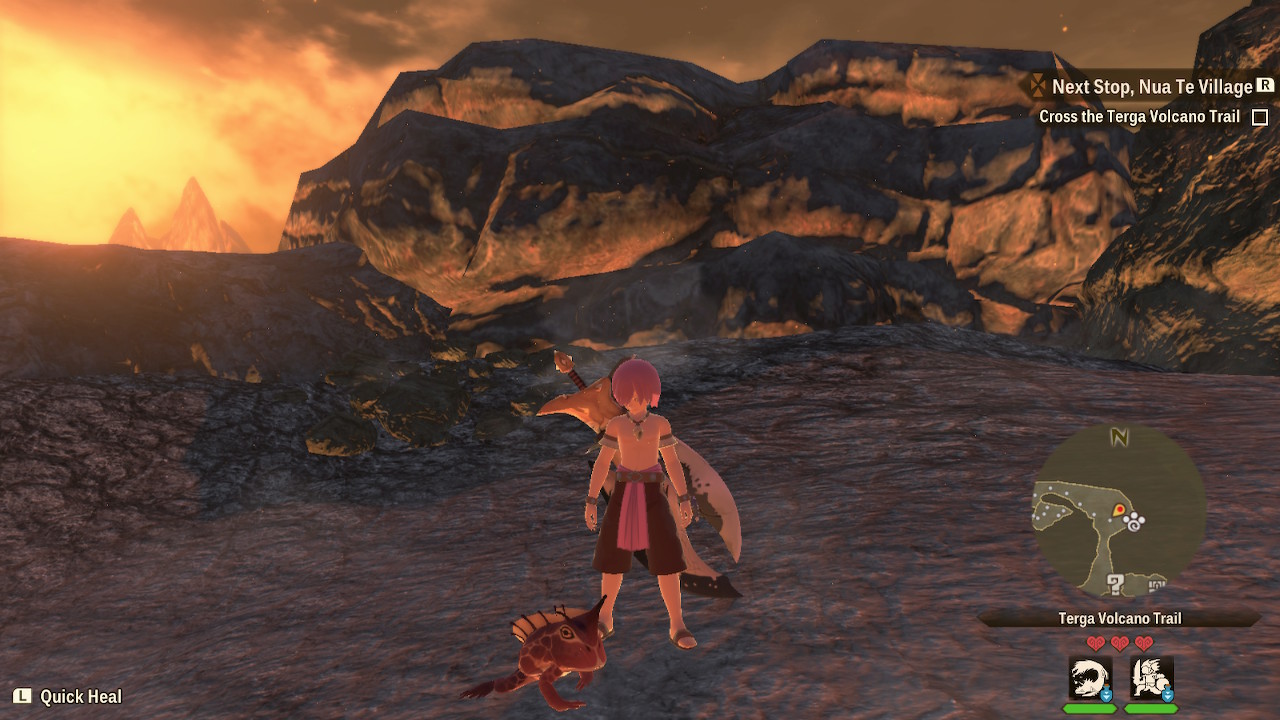Click the question mark marker on minimap
The width and height of the screenshot is (1280, 720).
coord(1116,584)
